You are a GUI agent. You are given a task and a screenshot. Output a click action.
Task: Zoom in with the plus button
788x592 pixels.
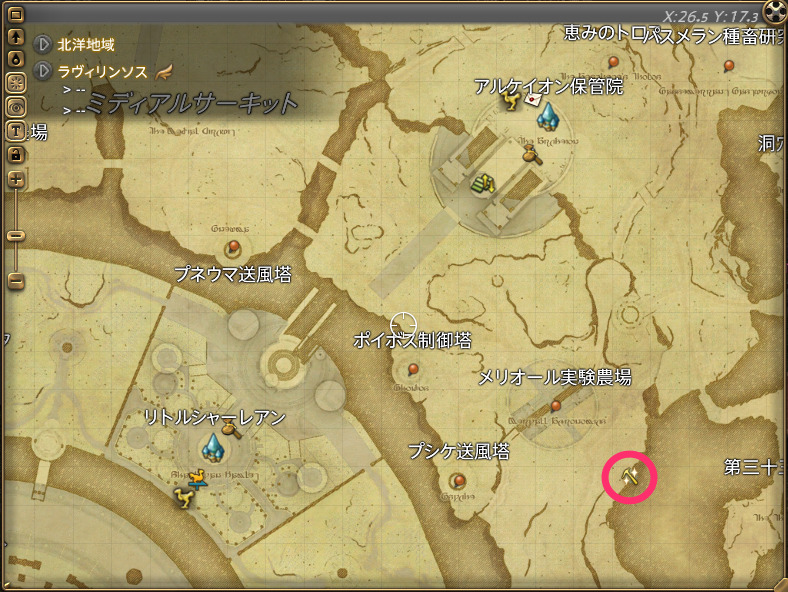(x=16, y=180)
